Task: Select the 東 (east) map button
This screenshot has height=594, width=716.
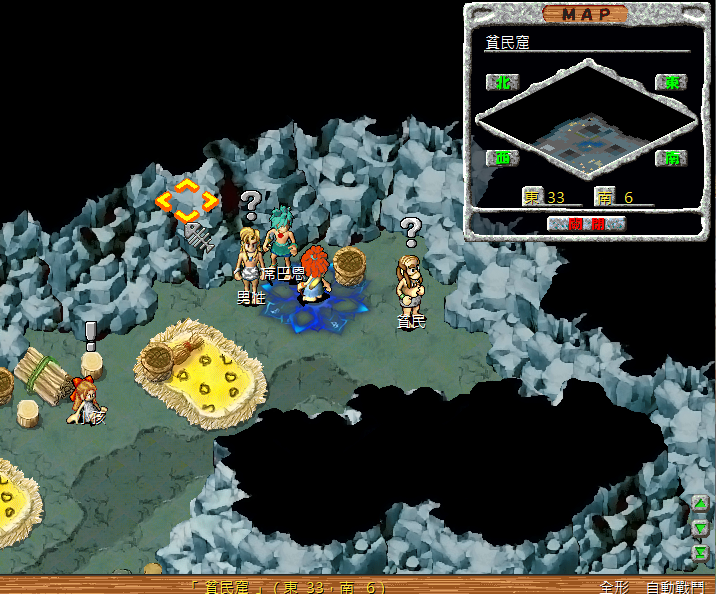Action: click(x=671, y=82)
